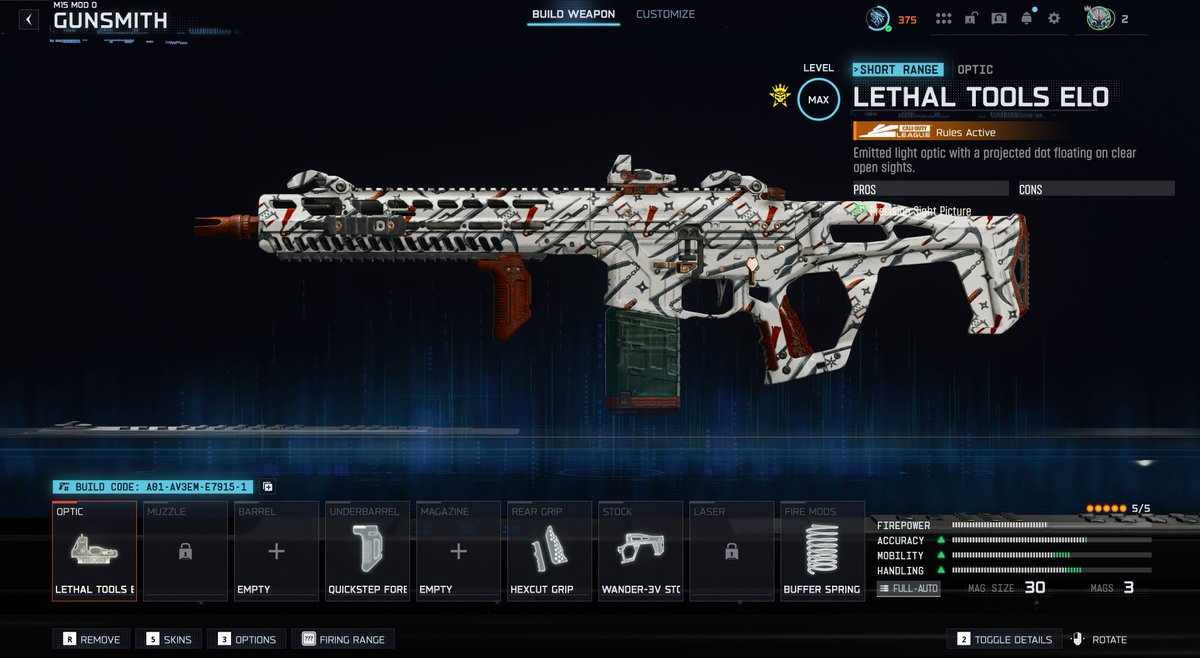The height and width of the screenshot is (658, 1200).
Task: Copy the build code
Action: click(268, 487)
